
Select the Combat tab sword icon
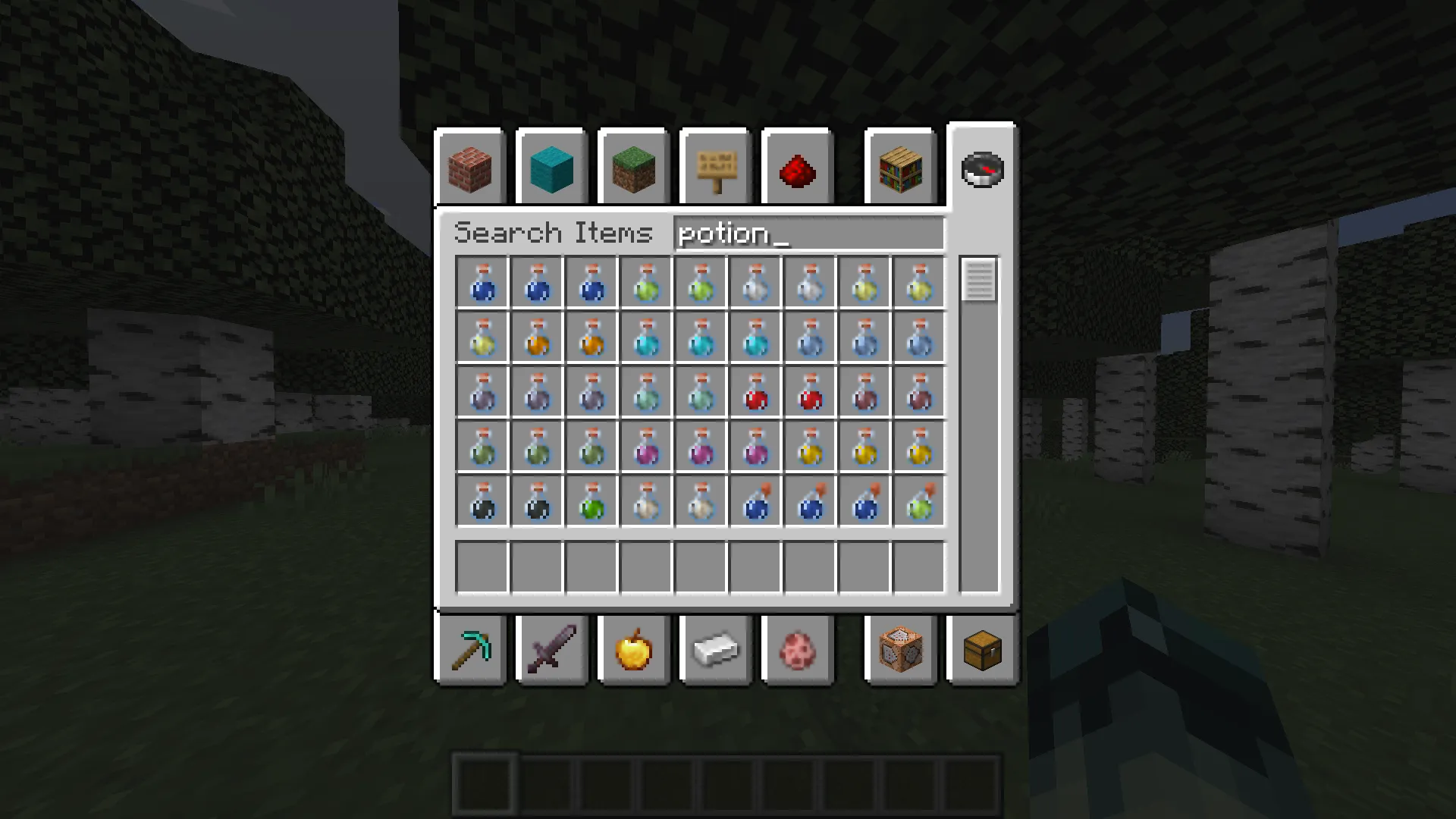(x=551, y=650)
